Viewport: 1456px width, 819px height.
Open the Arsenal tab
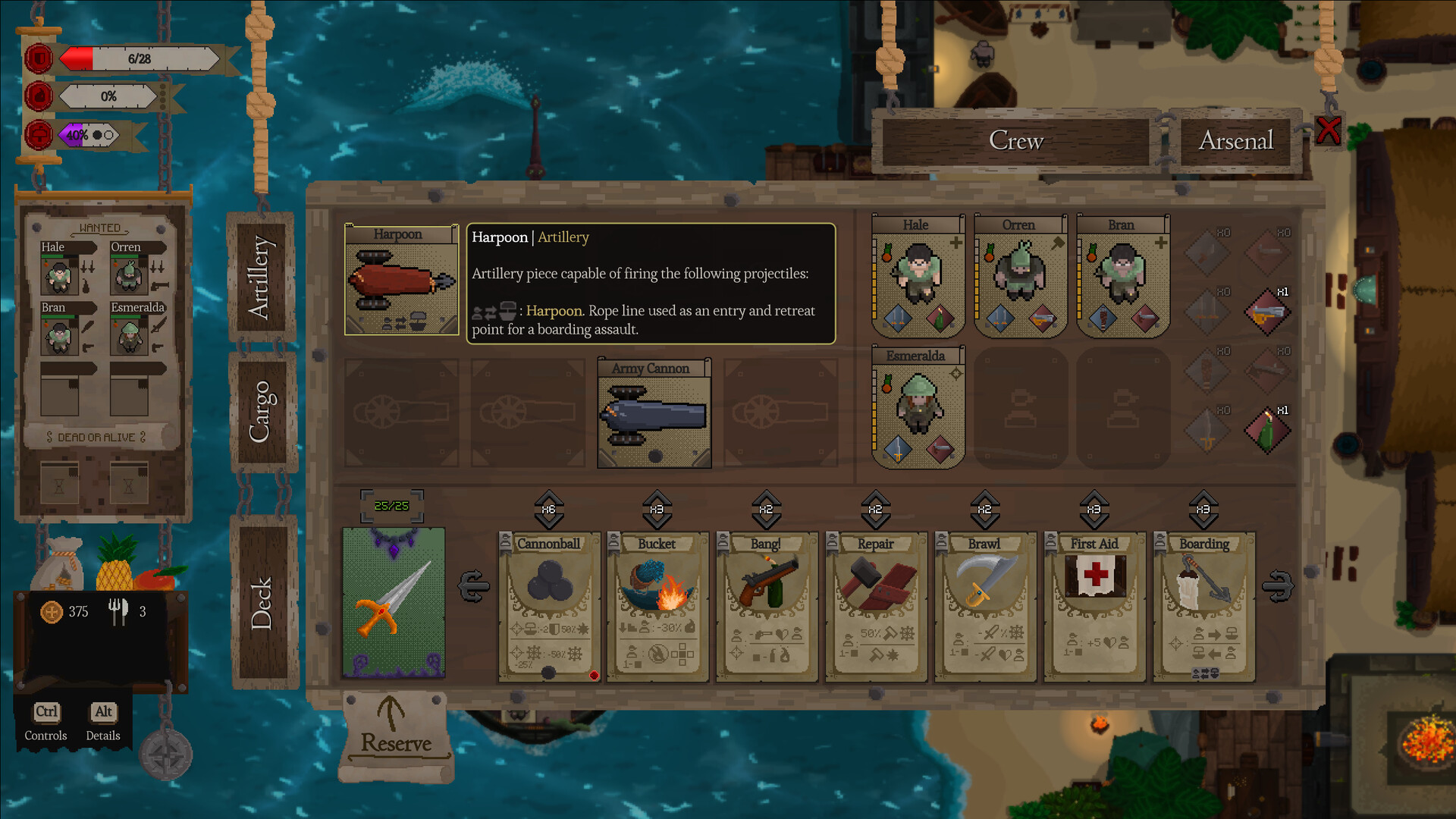[x=1235, y=141]
